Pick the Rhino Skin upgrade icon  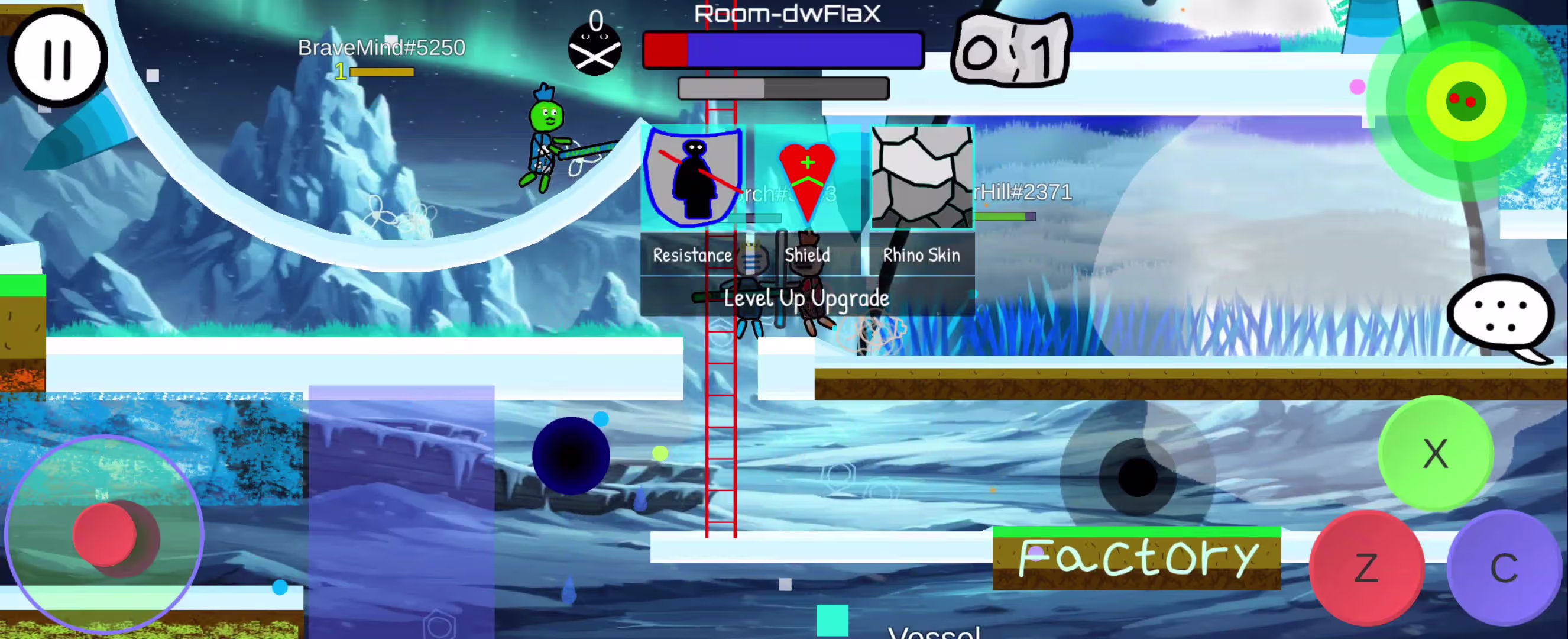click(922, 178)
